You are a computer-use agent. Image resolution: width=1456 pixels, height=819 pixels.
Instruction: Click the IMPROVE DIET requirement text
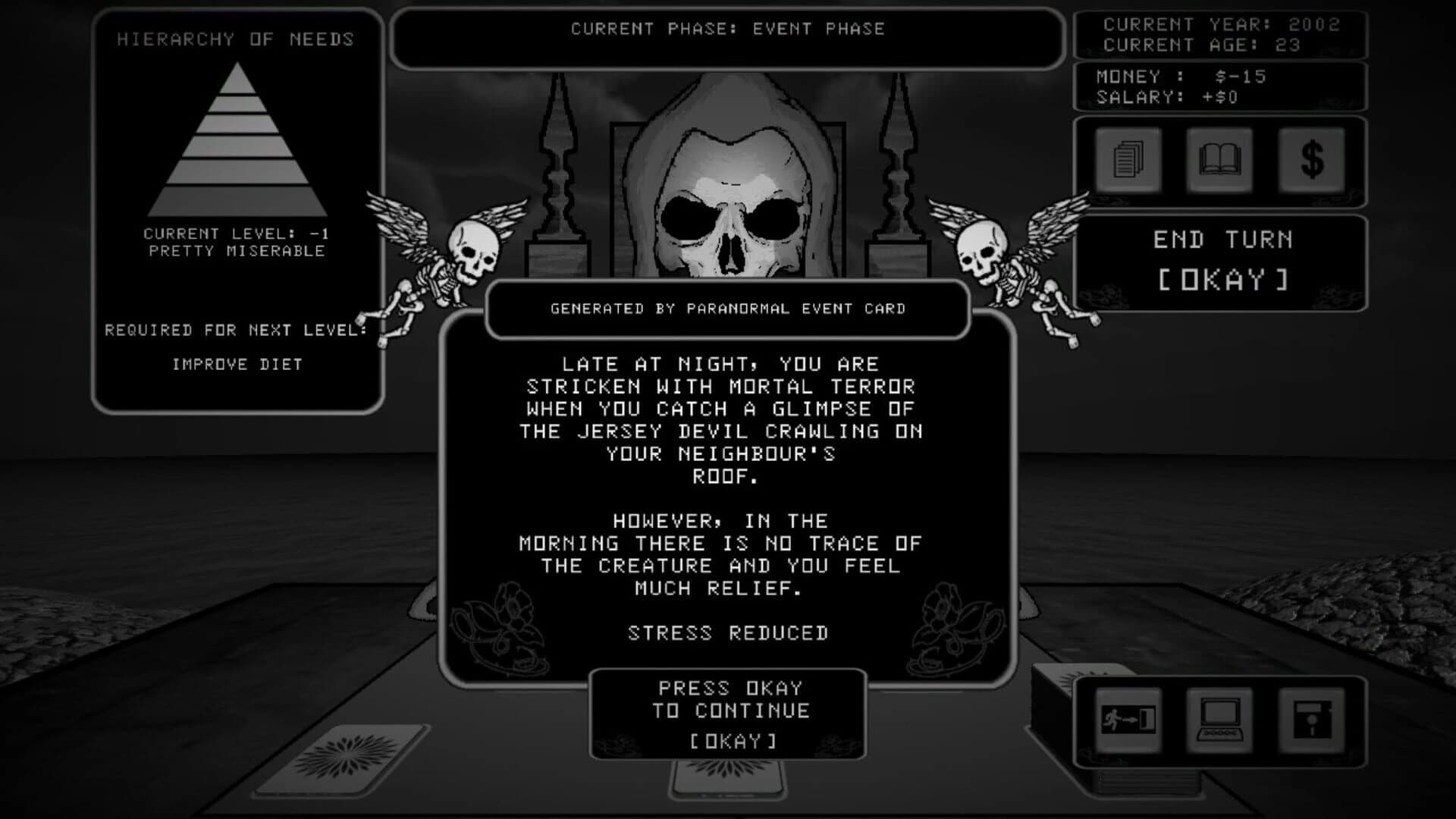point(237,364)
